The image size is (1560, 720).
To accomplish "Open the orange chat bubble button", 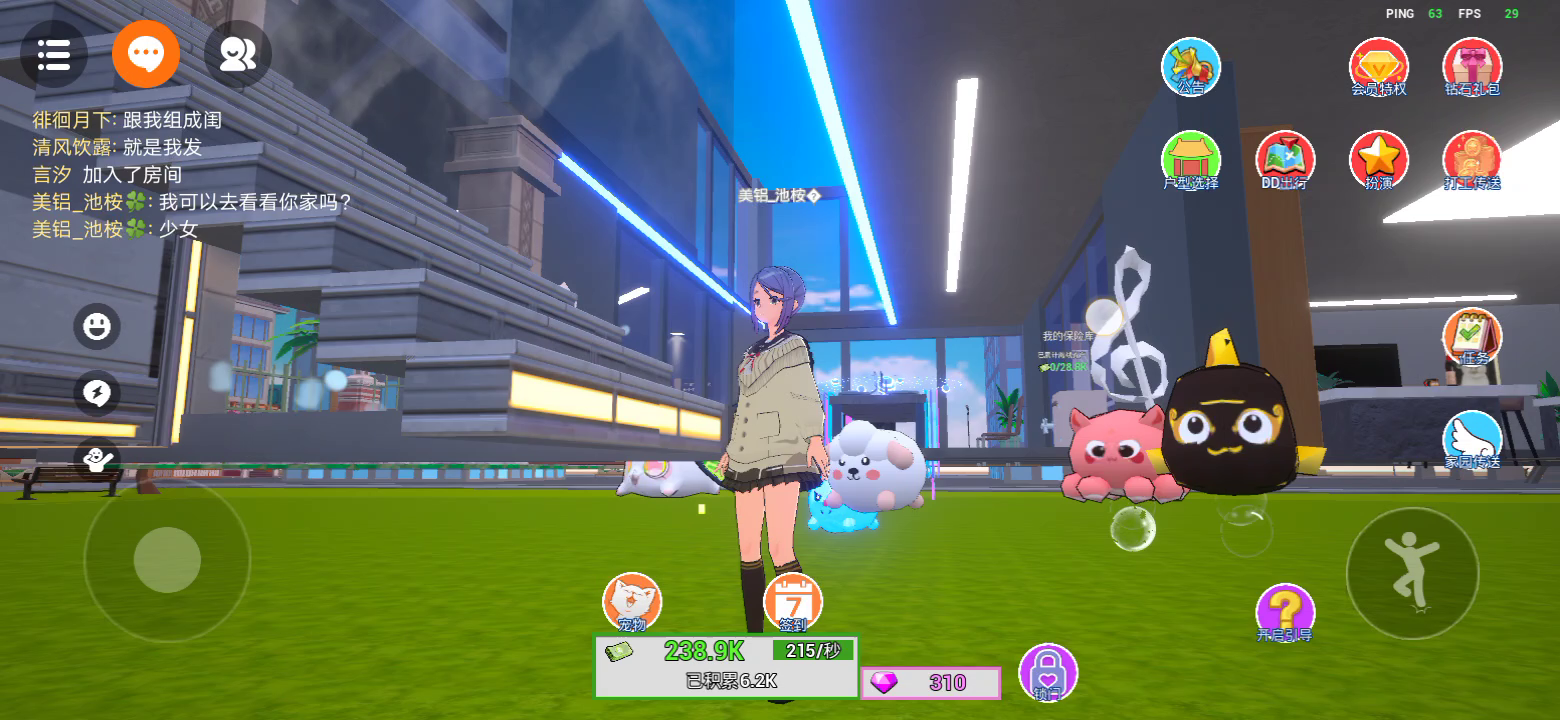I will (x=146, y=54).
